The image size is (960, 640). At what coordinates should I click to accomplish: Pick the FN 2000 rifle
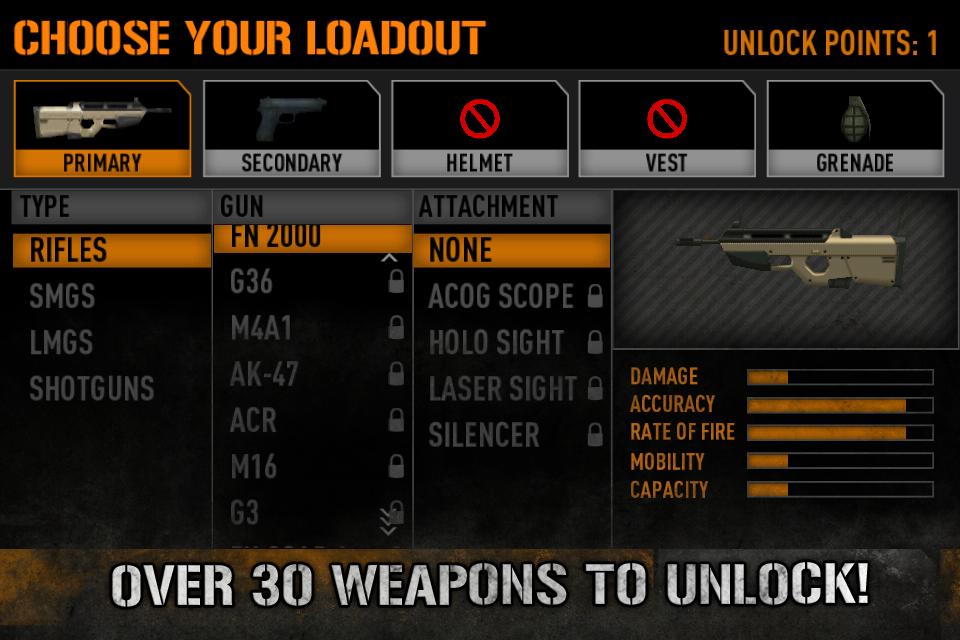(312, 238)
